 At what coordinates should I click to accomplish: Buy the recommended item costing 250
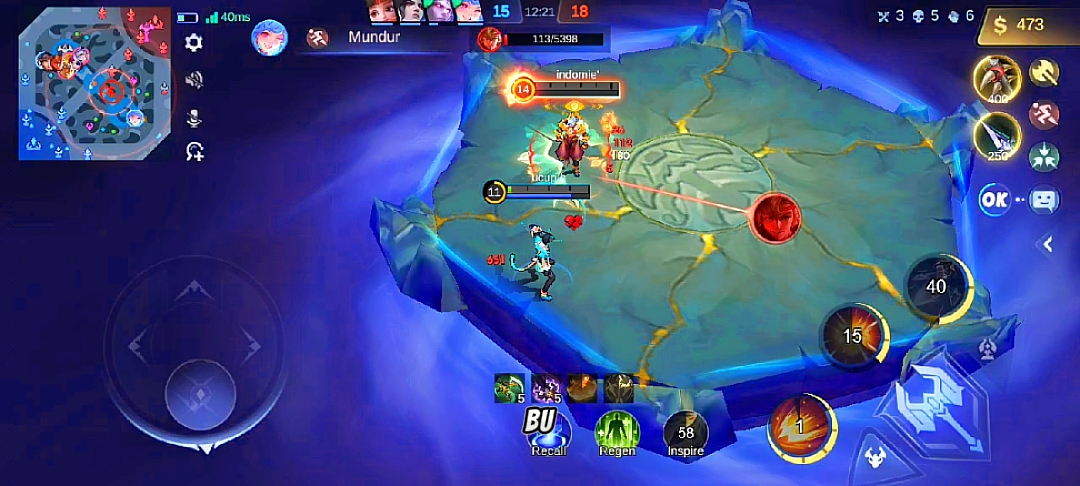point(996,135)
